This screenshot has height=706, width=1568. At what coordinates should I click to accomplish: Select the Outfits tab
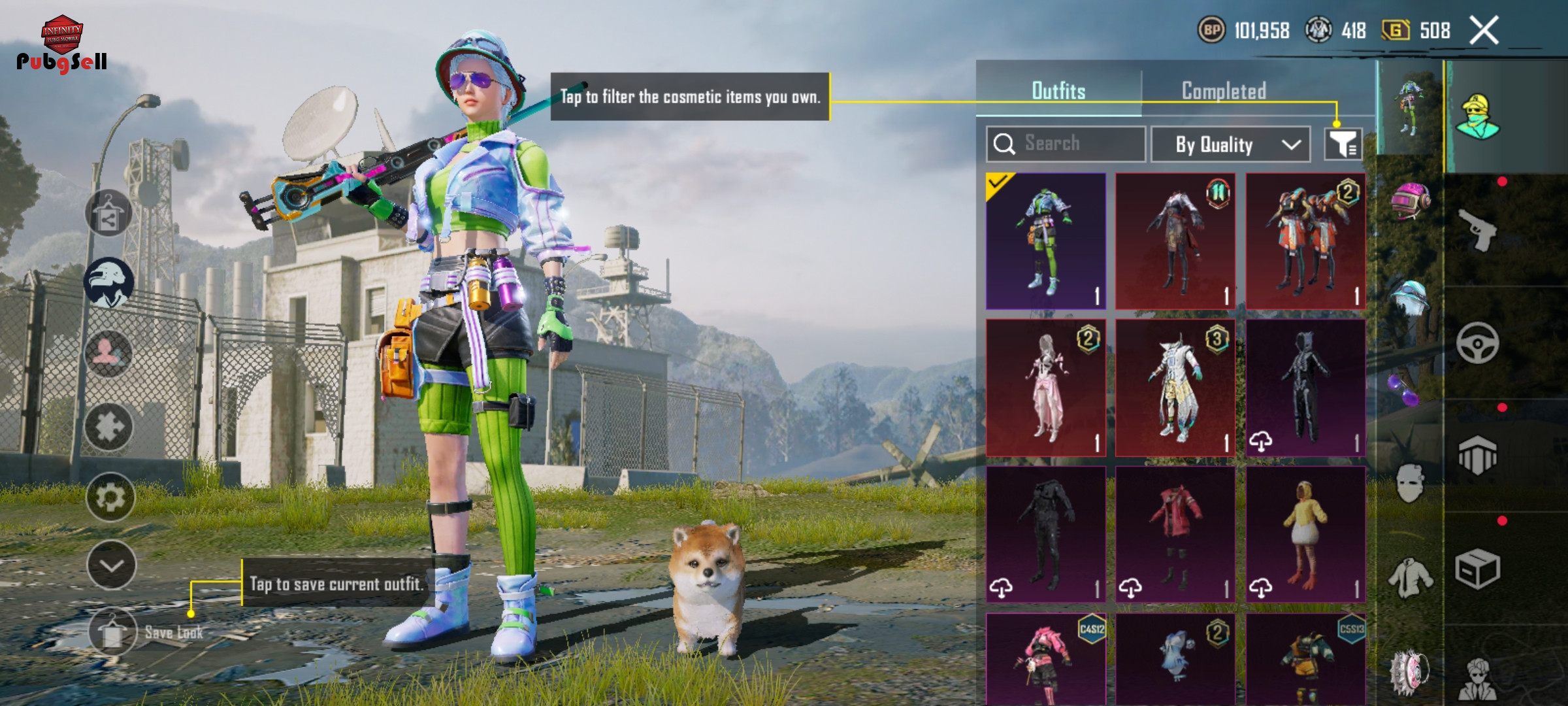click(1058, 91)
